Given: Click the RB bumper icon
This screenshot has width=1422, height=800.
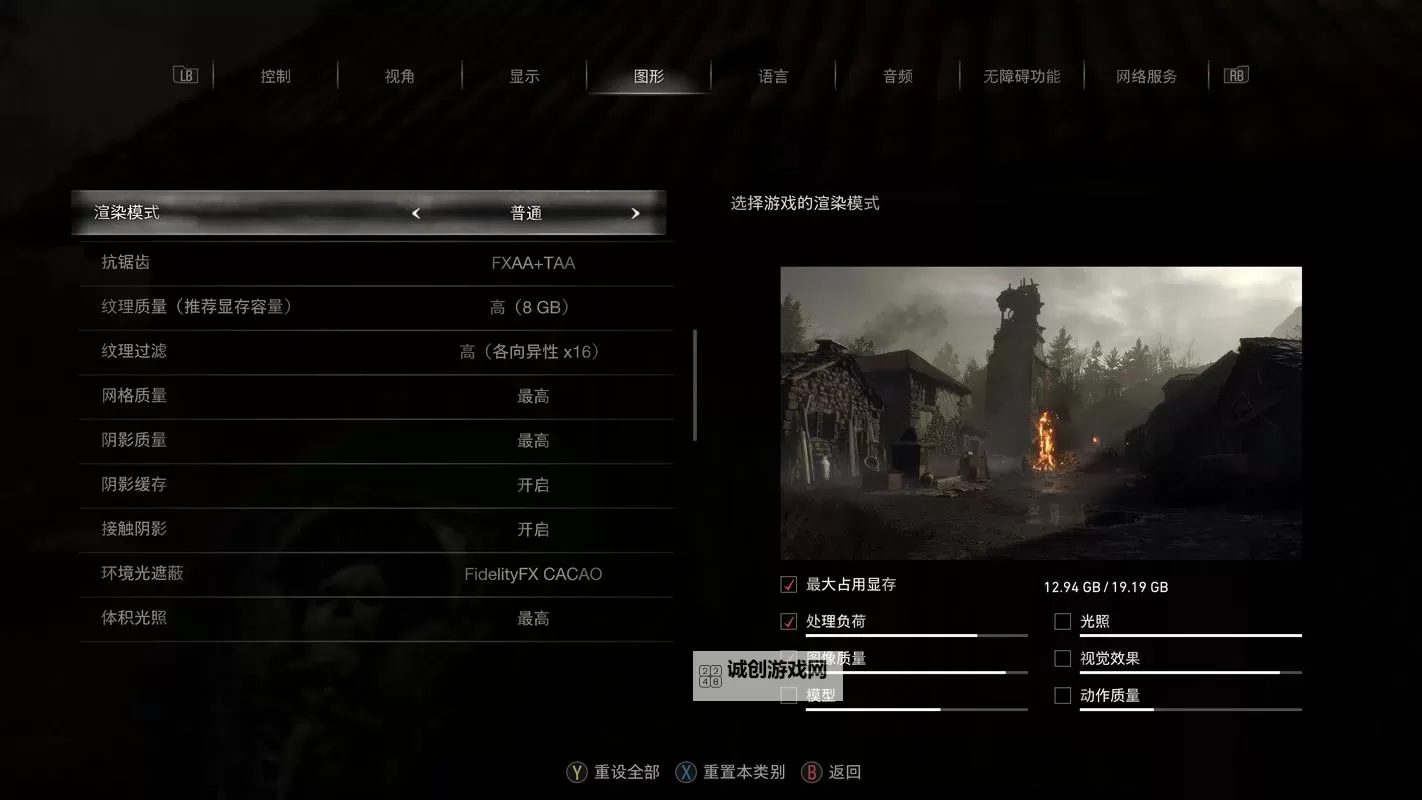Looking at the screenshot, I should pyautogui.click(x=1236, y=74).
